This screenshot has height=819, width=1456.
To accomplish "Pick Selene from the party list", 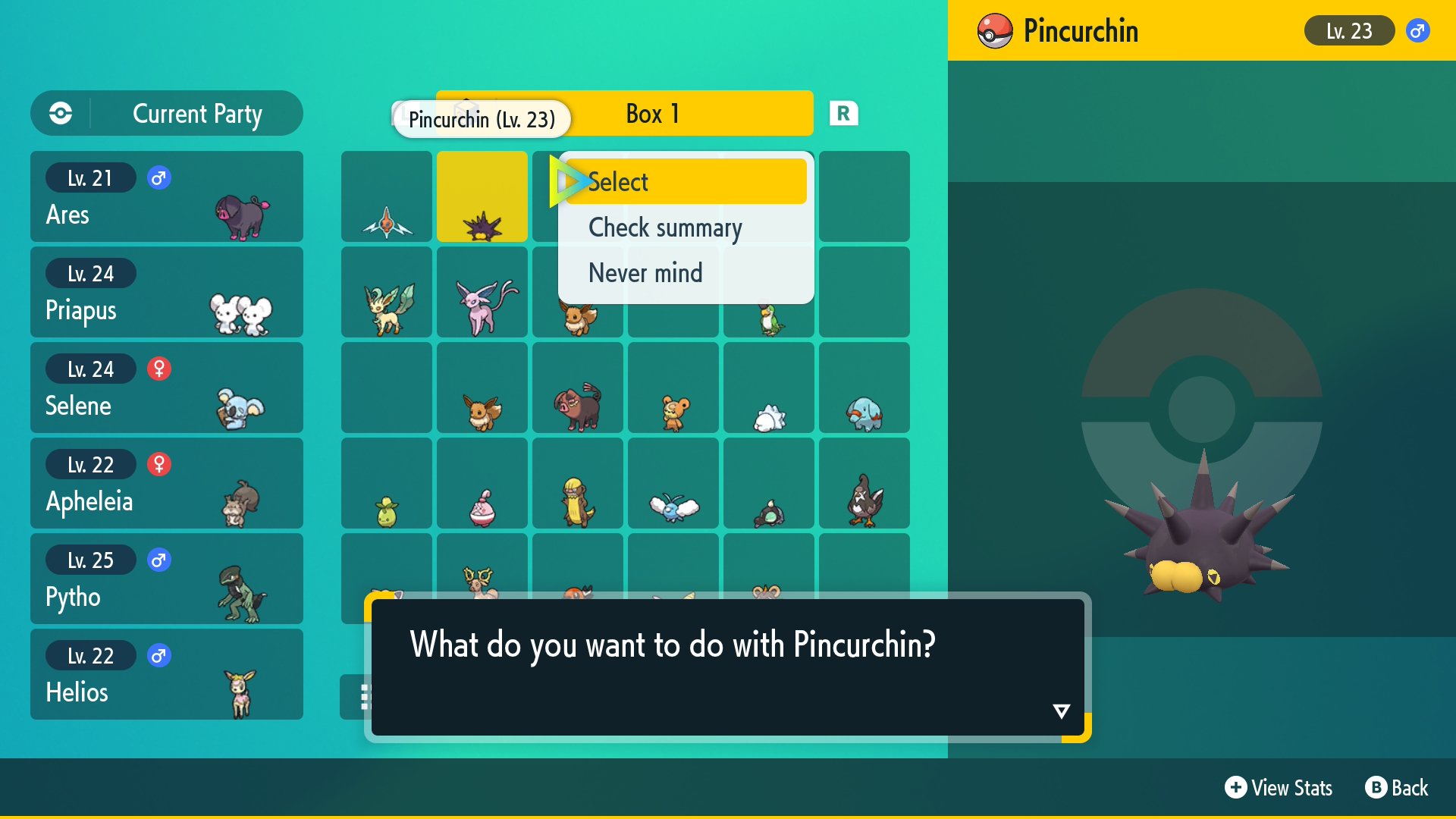I will 167,388.
